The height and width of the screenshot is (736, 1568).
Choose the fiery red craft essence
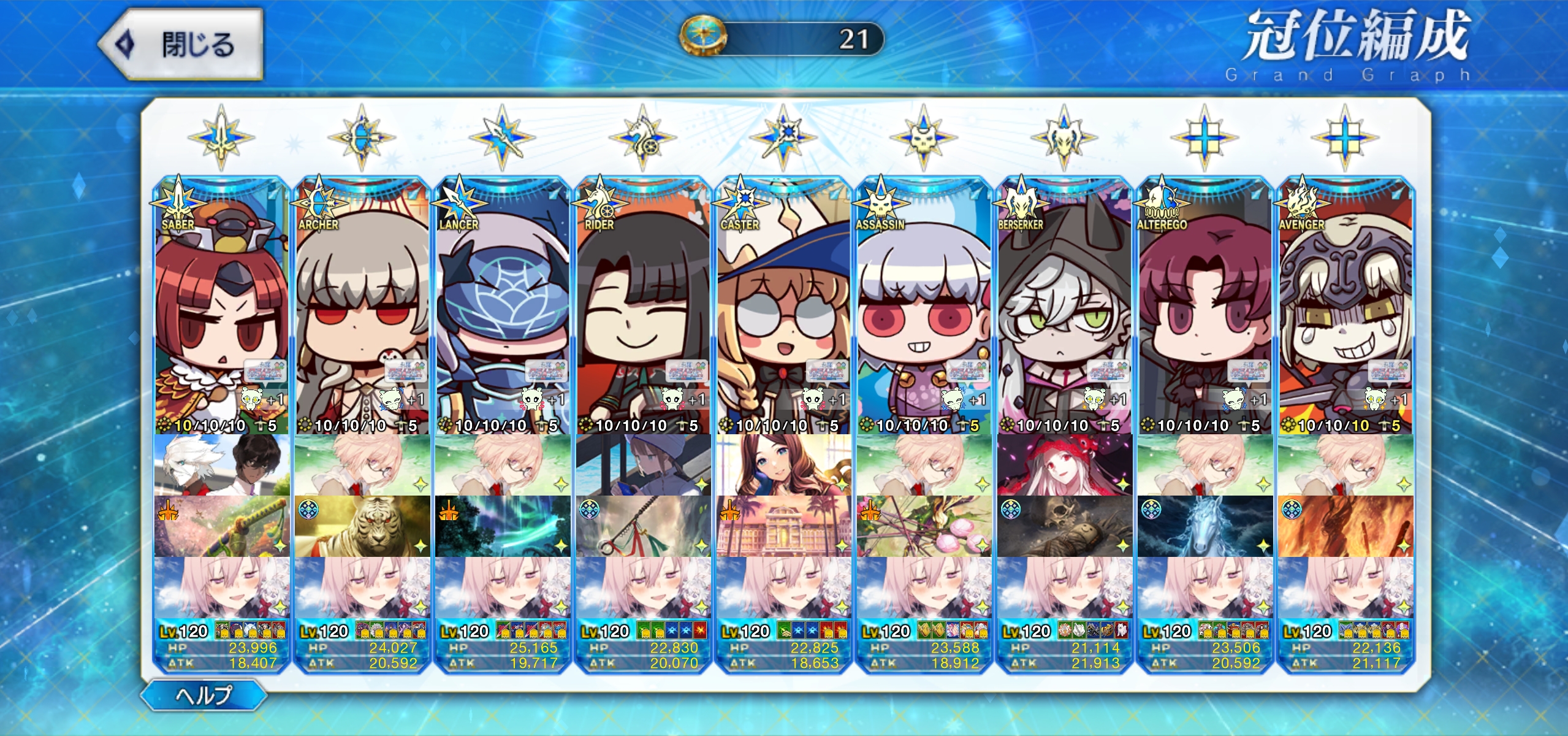(1345, 526)
